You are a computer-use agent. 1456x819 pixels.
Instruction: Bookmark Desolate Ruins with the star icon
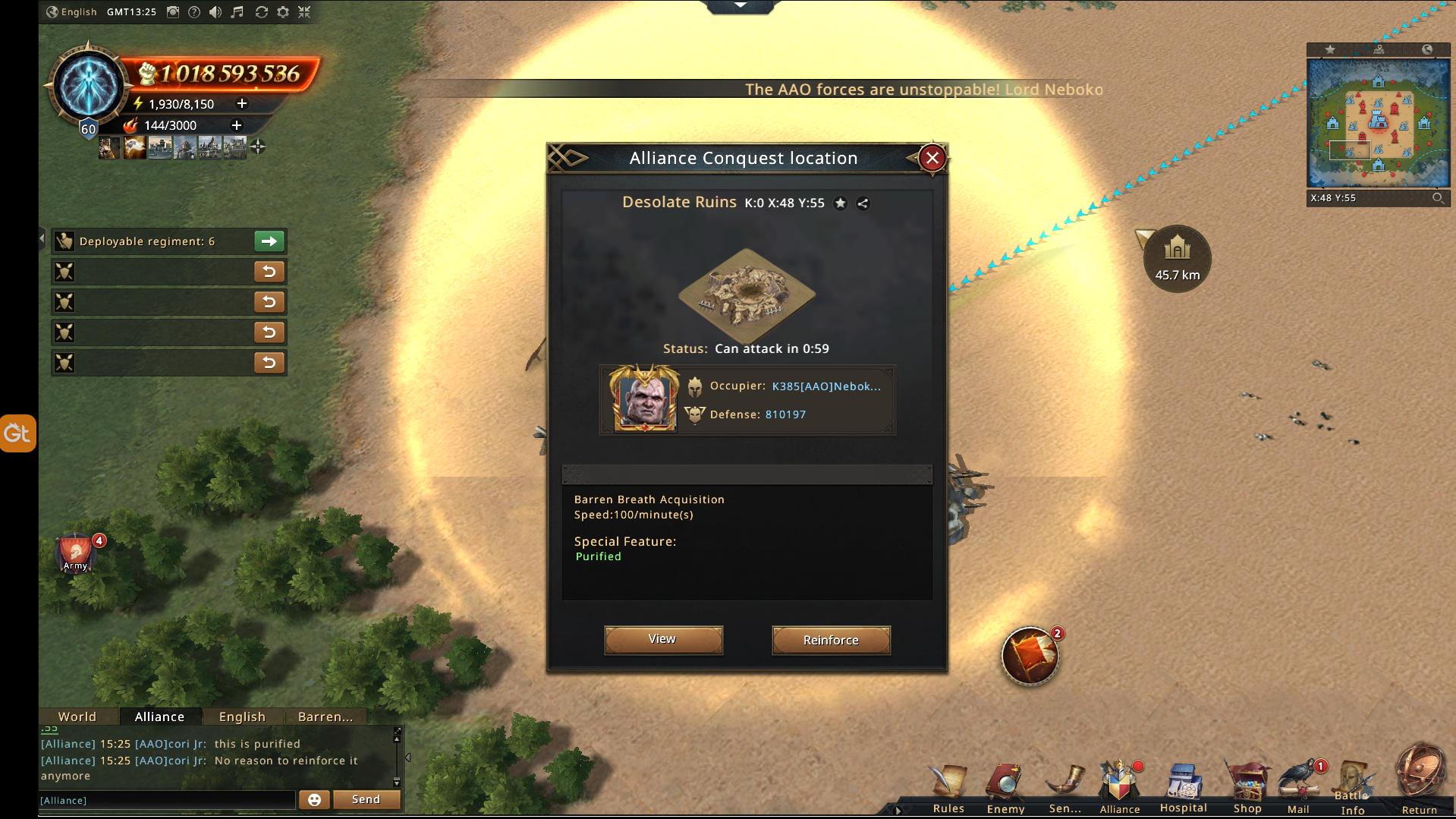(840, 203)
